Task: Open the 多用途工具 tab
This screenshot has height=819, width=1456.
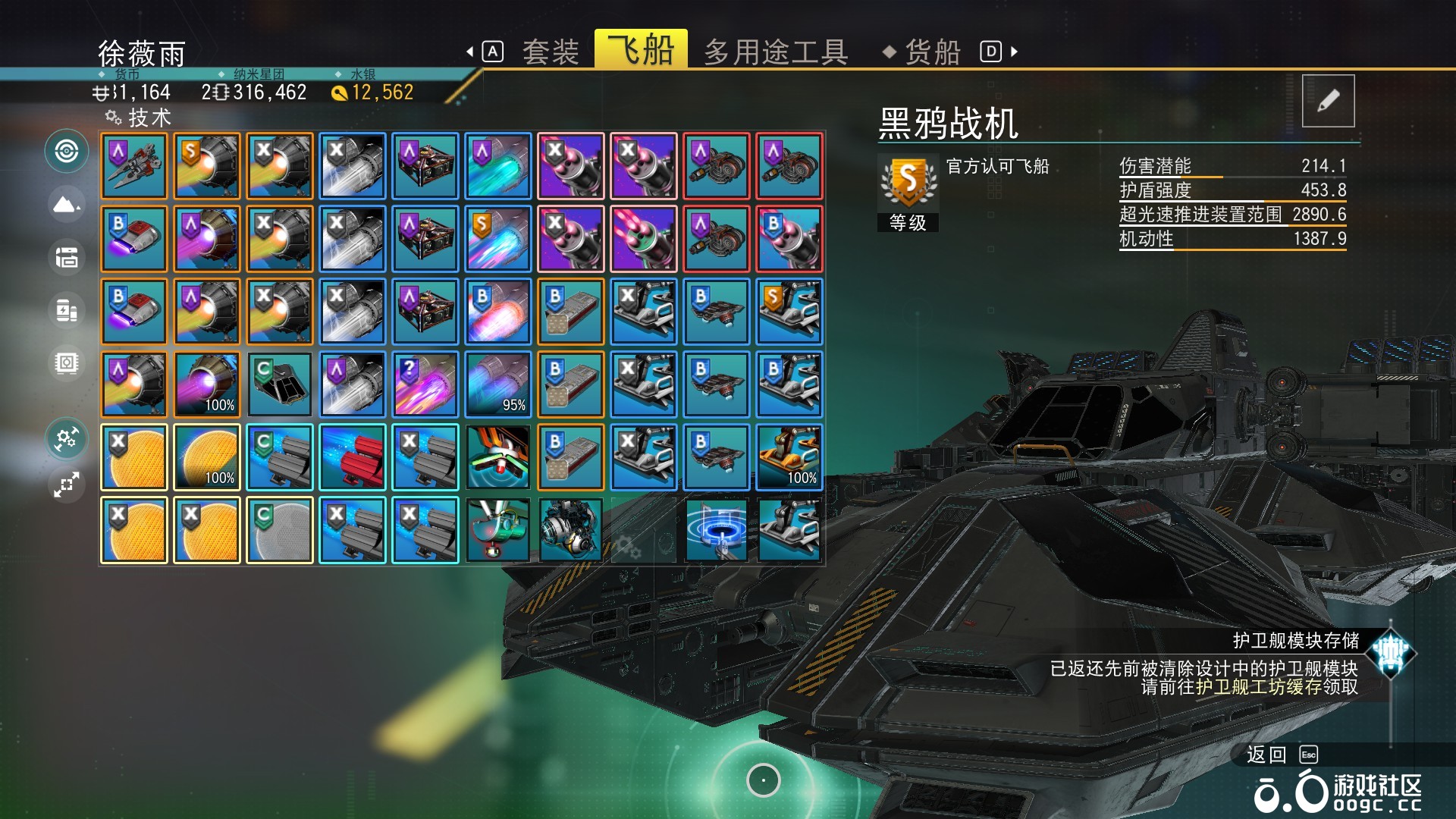Action: point(775,51)
